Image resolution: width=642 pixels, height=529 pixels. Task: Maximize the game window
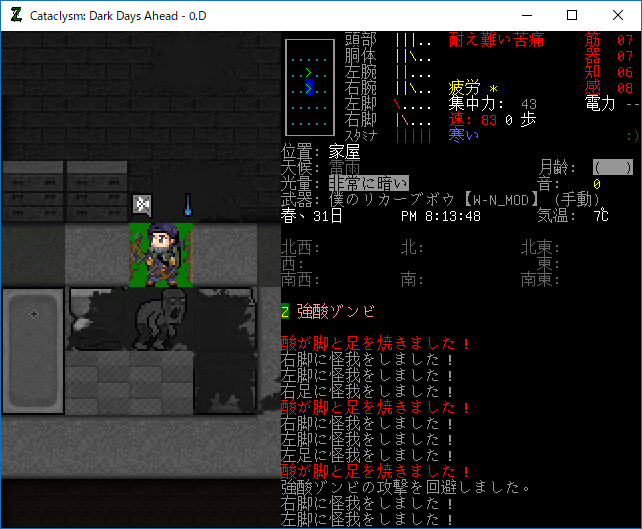pyautogui.click(x=571, y=15)
